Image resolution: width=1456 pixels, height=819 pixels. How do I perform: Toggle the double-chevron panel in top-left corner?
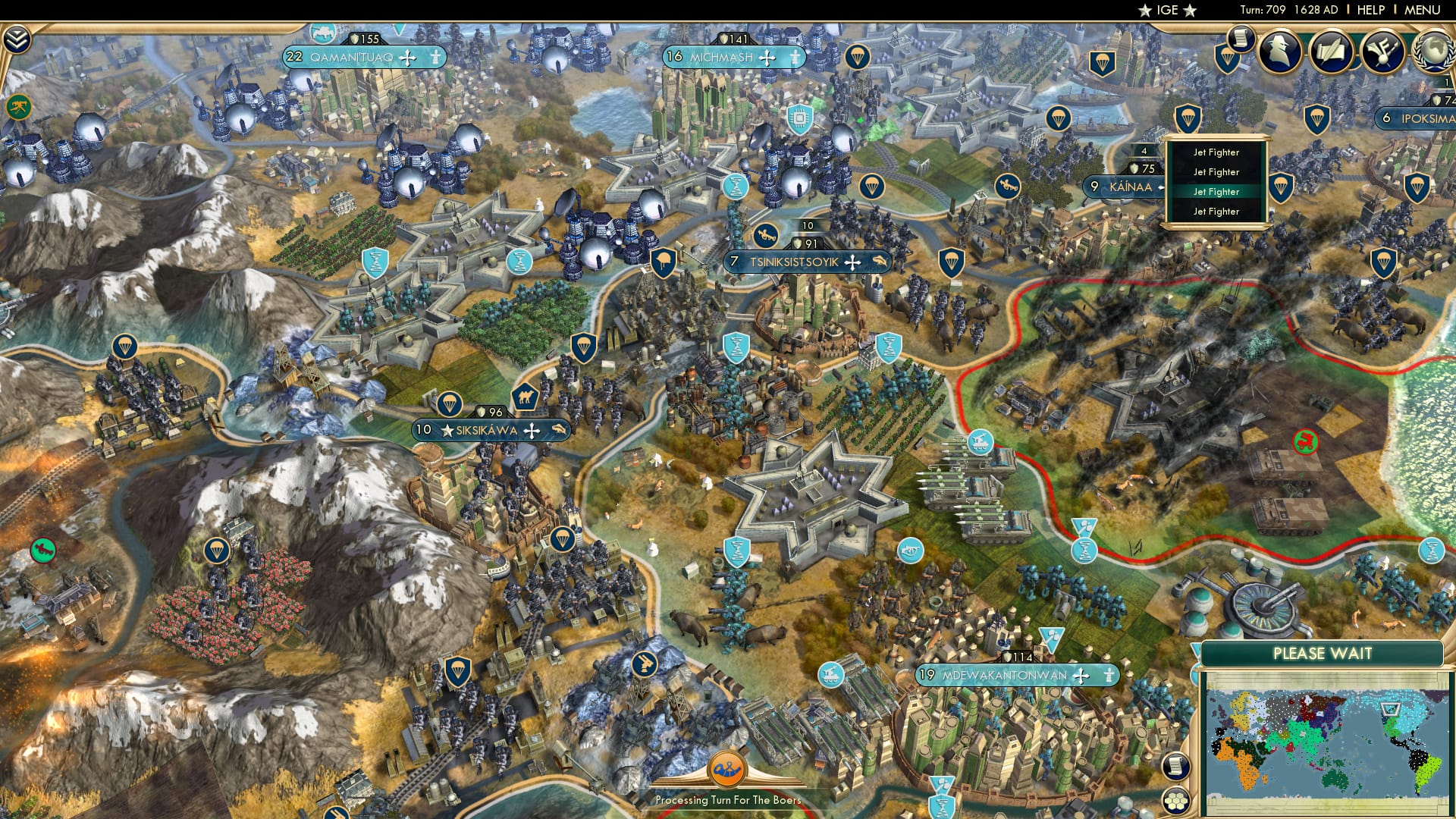[17, 38]
